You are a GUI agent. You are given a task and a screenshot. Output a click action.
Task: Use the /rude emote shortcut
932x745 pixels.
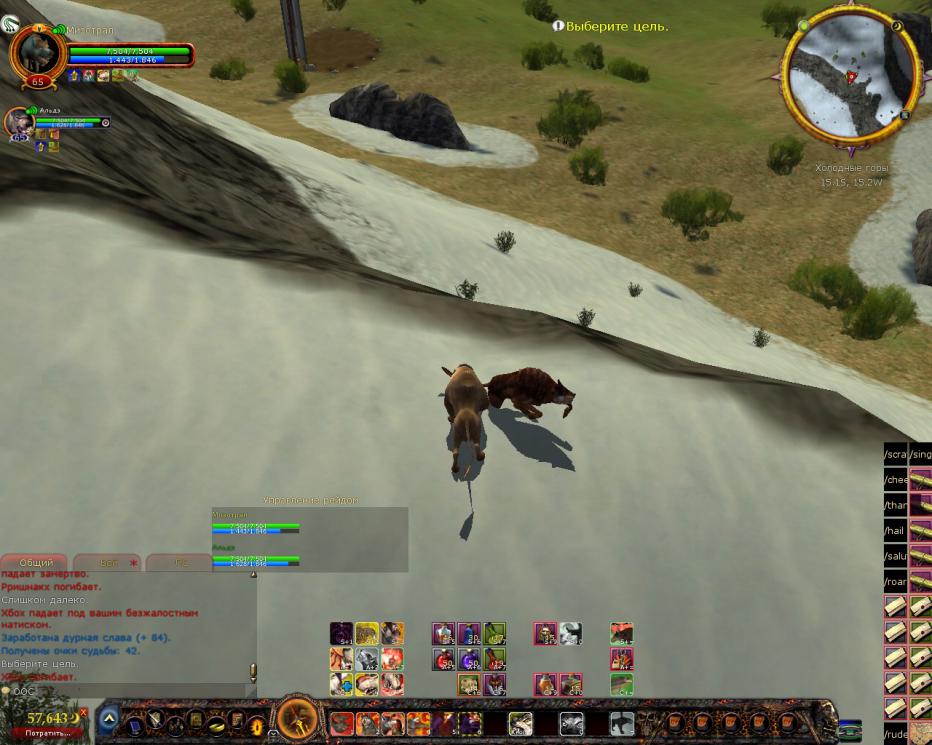click(895, 735)
